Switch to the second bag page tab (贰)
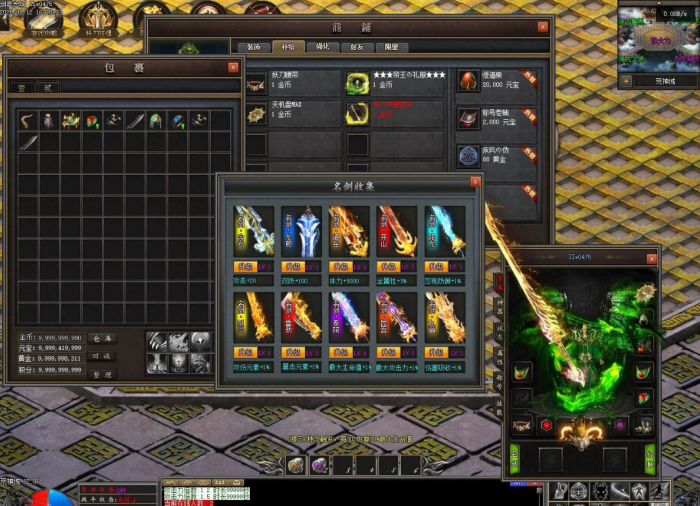Screen dimensions: 700x506 click(45, 88)
